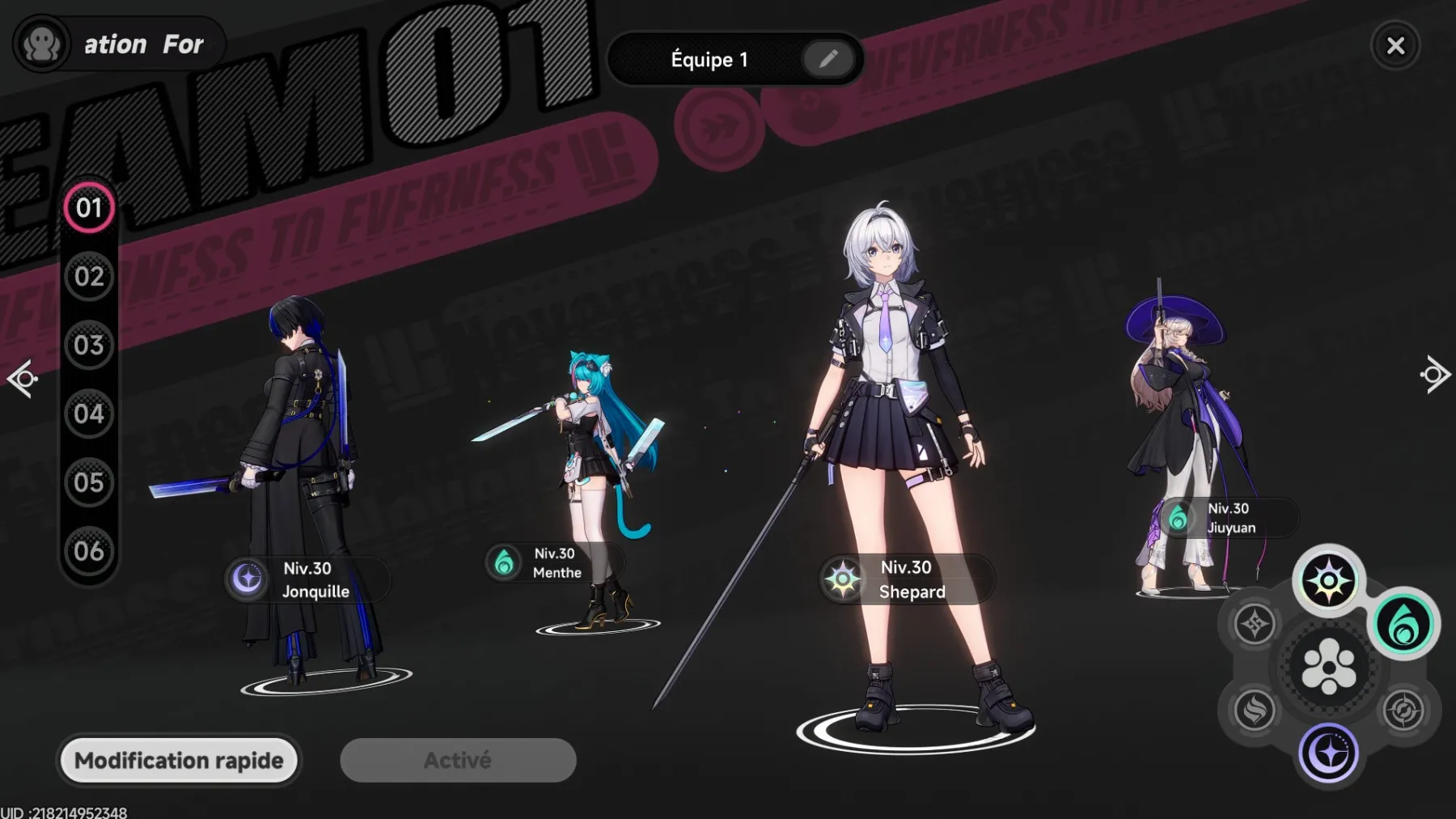The width and height of the screenshot is (1456, 819).
Task: Switch to team slot 03
Action: (x=89, y=346)
